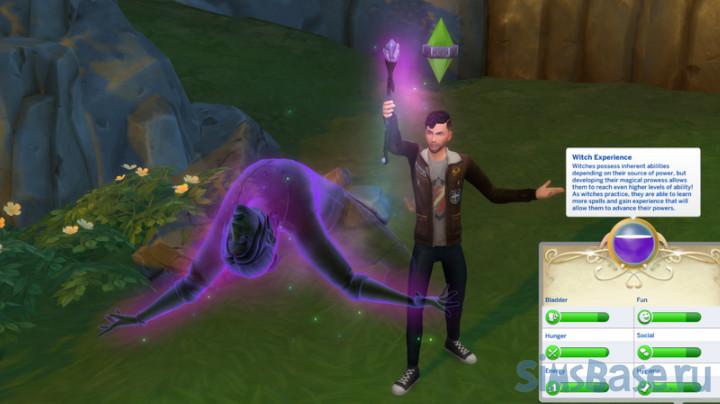Screen dimensions: 720x404
Task: Click the Energy need icon
Action: [553, 387]
